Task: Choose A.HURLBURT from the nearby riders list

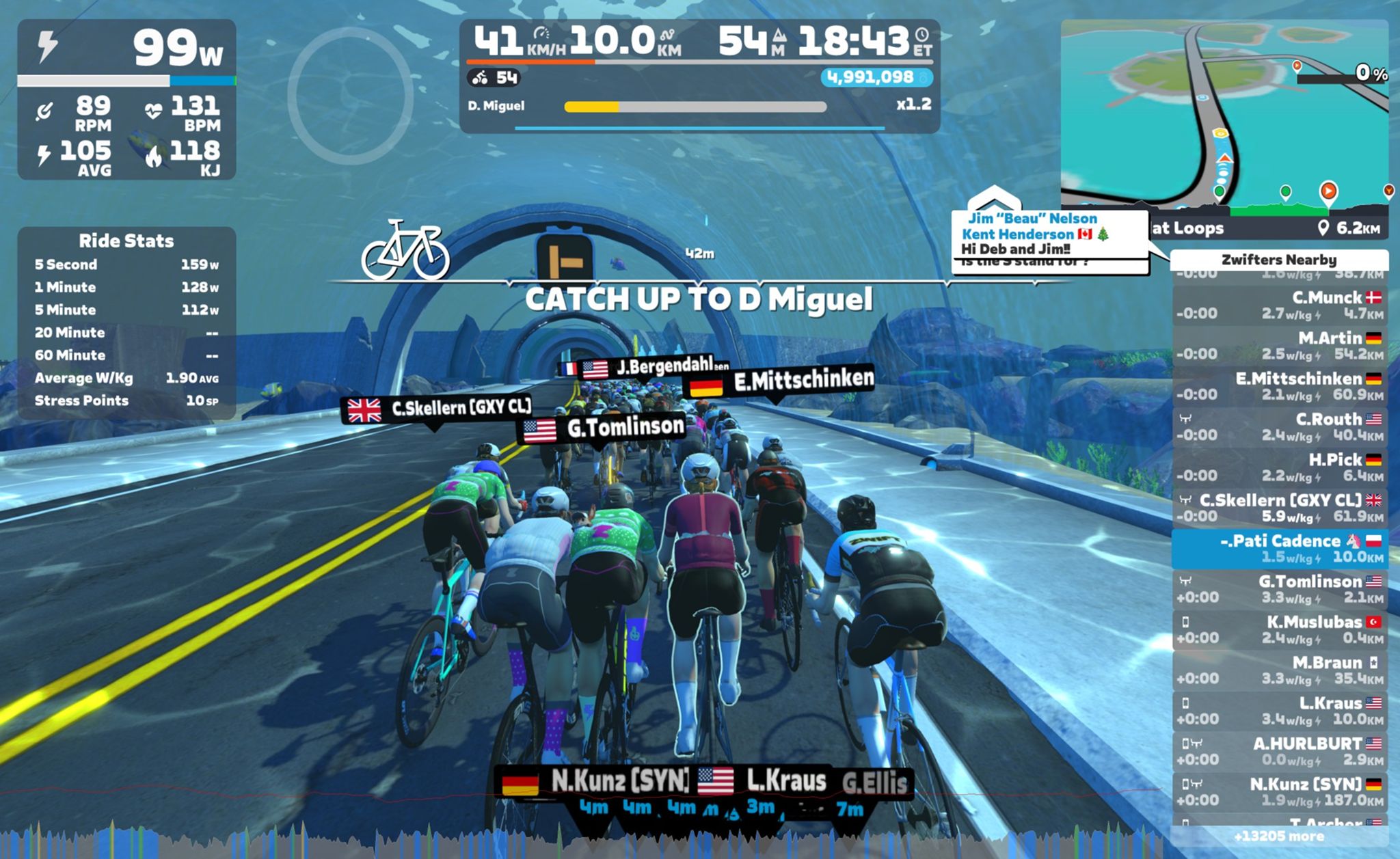Action: 1278,751
